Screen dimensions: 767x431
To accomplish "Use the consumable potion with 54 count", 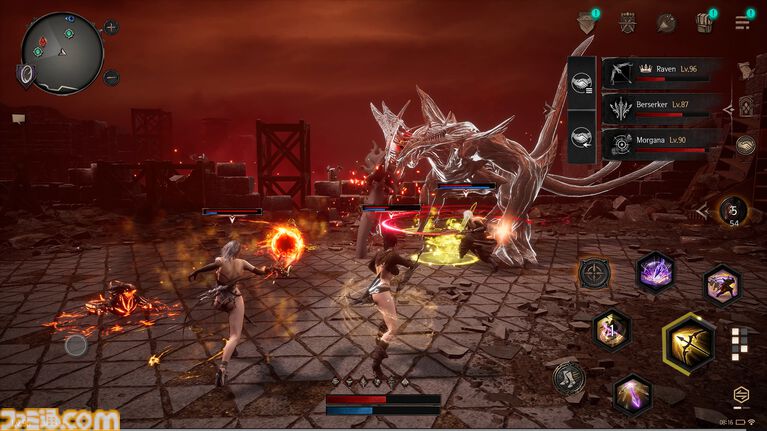I will [x=734, y=211].
